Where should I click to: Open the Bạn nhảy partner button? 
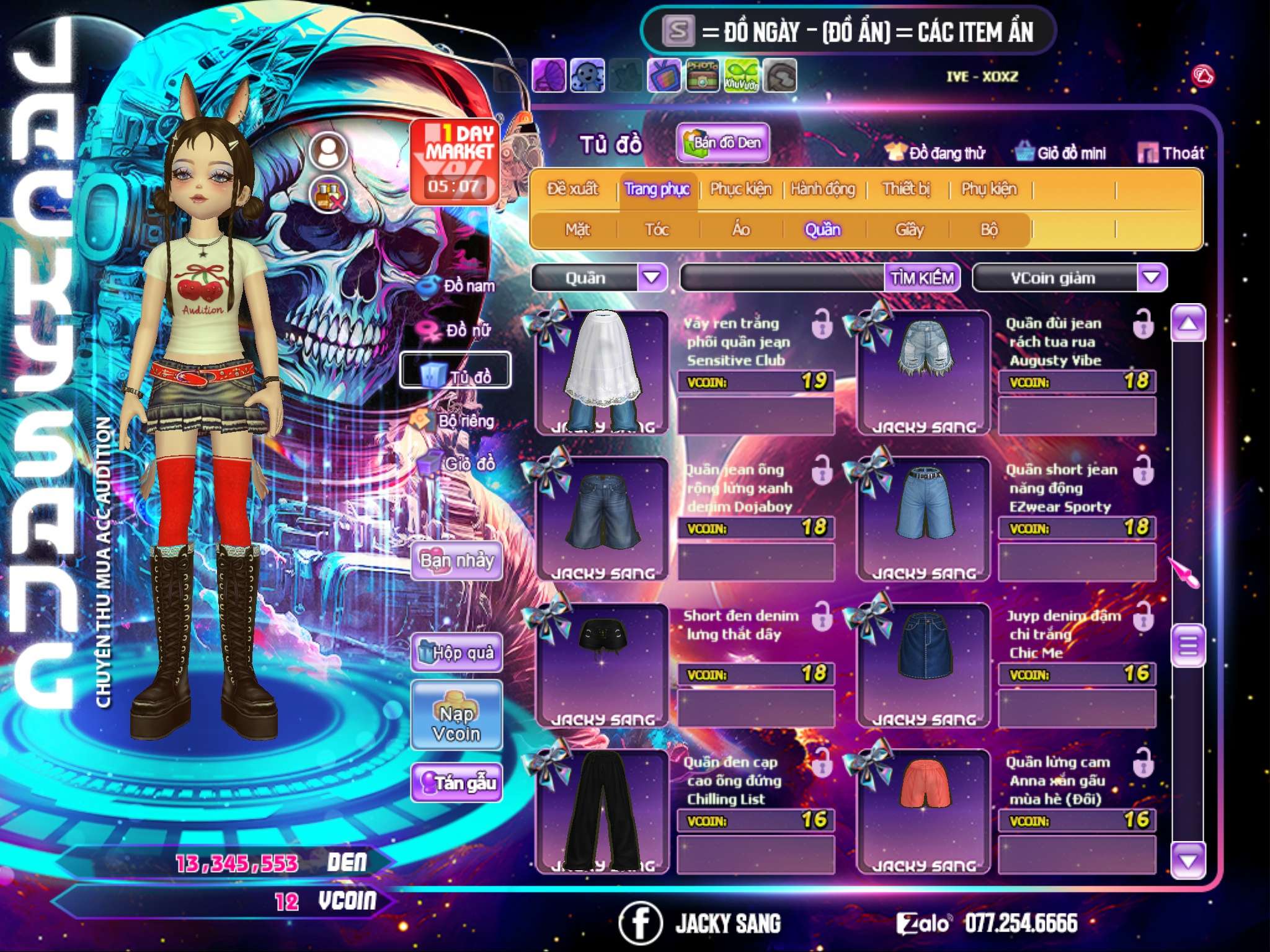click(456, 561)
